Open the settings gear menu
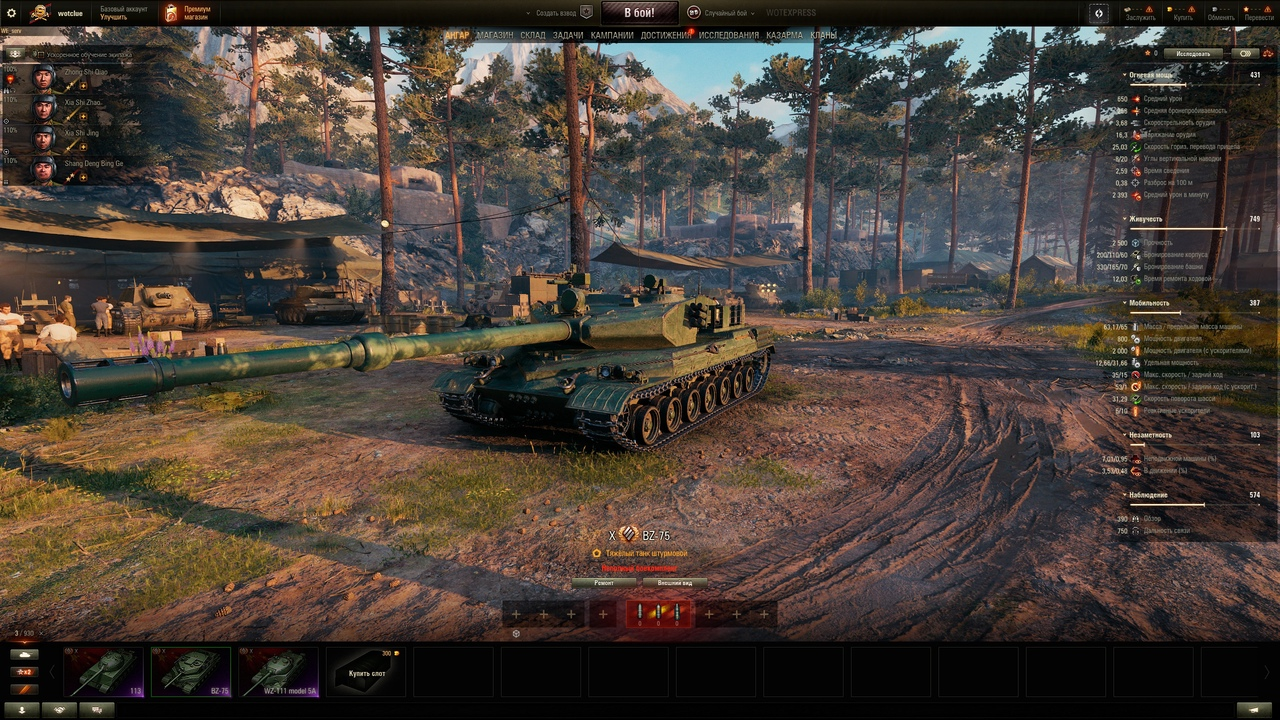 click(12, 13)
